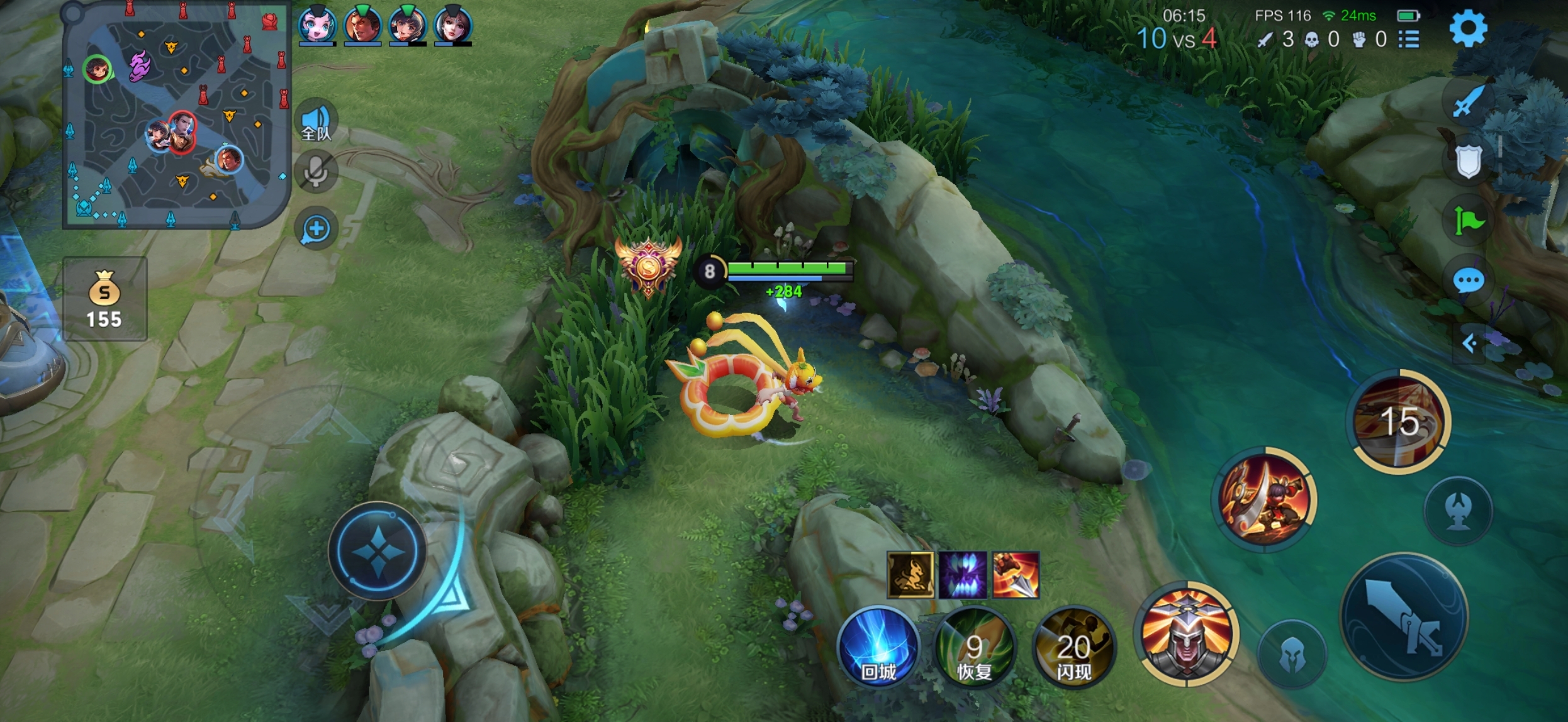Viewport: 1568px width, 722px height.
Task: Tap the basic attack sword button
Action: 1404,618
